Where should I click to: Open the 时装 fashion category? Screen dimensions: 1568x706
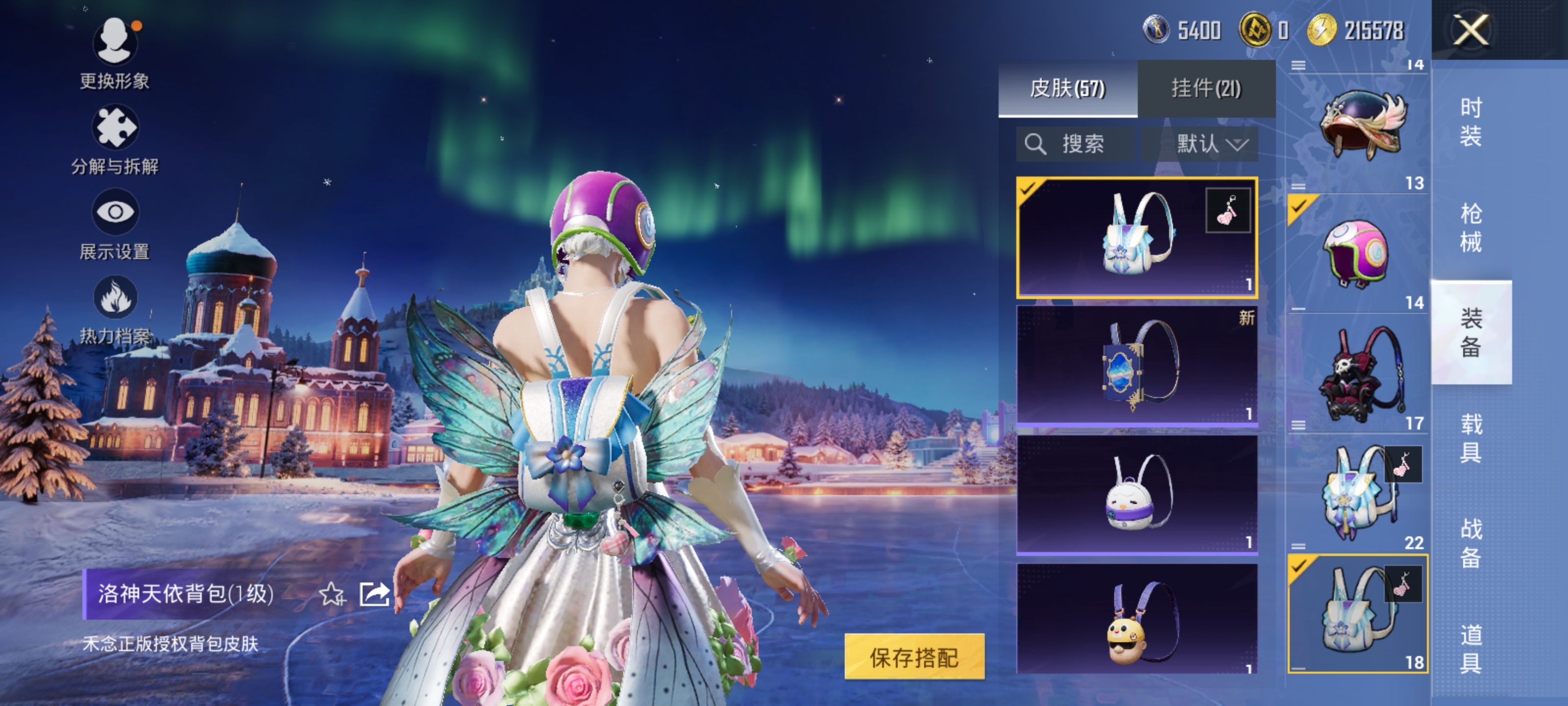(1470, 122)
